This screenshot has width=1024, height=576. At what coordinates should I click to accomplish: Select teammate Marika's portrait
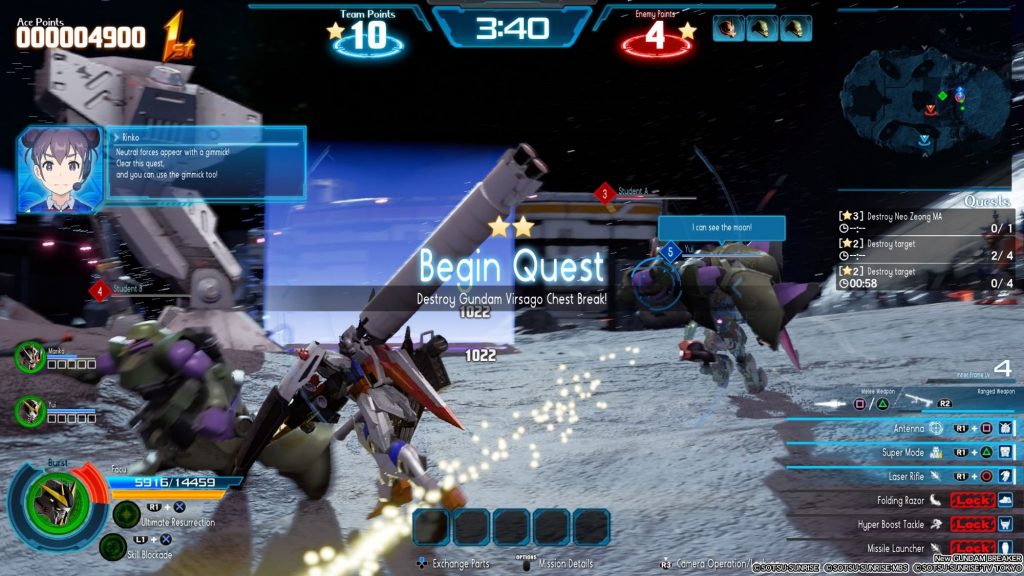pyautogui.click(x=30, y=357)
